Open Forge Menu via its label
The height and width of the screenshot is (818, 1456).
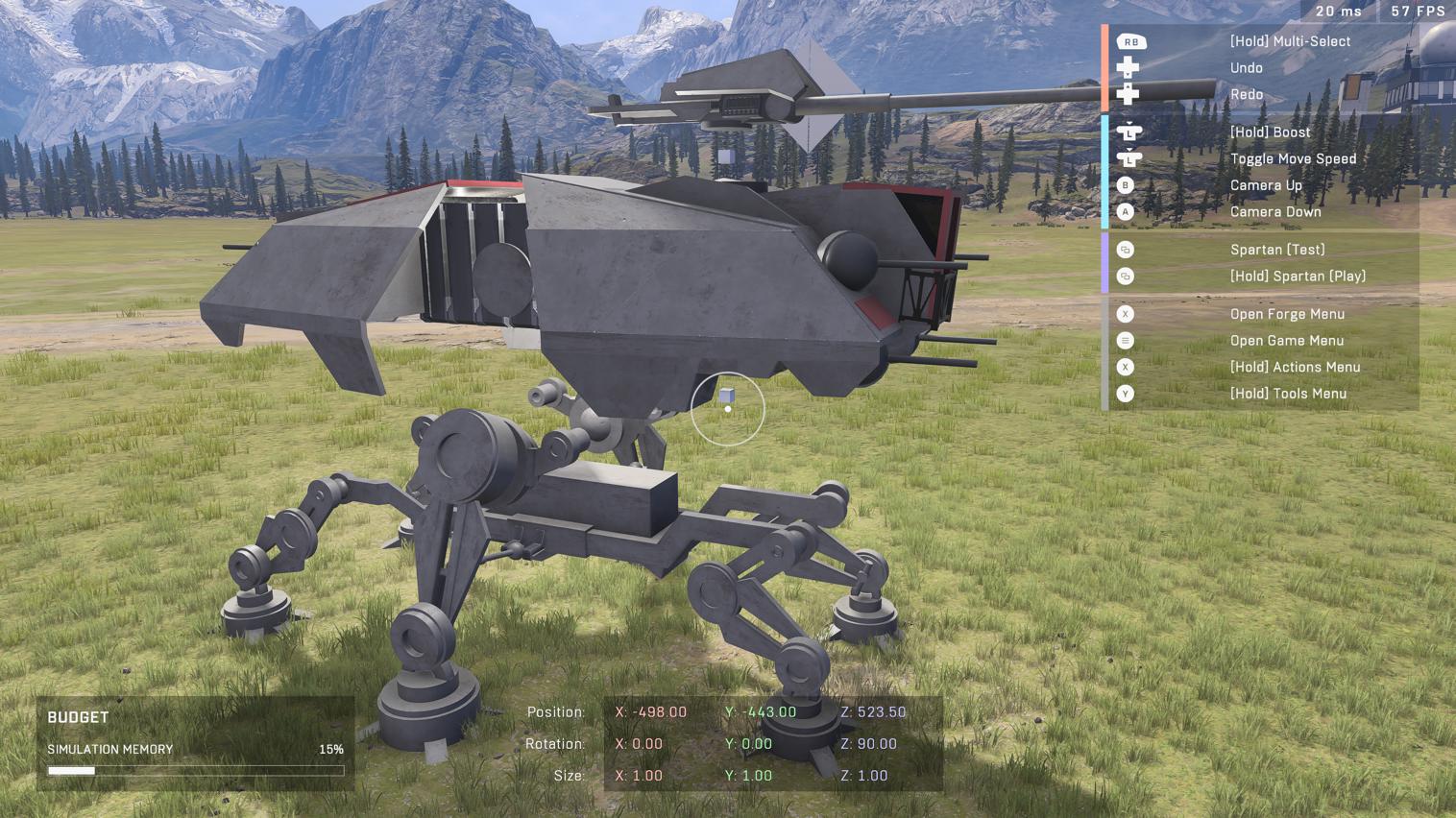[x=1288, y=314]
